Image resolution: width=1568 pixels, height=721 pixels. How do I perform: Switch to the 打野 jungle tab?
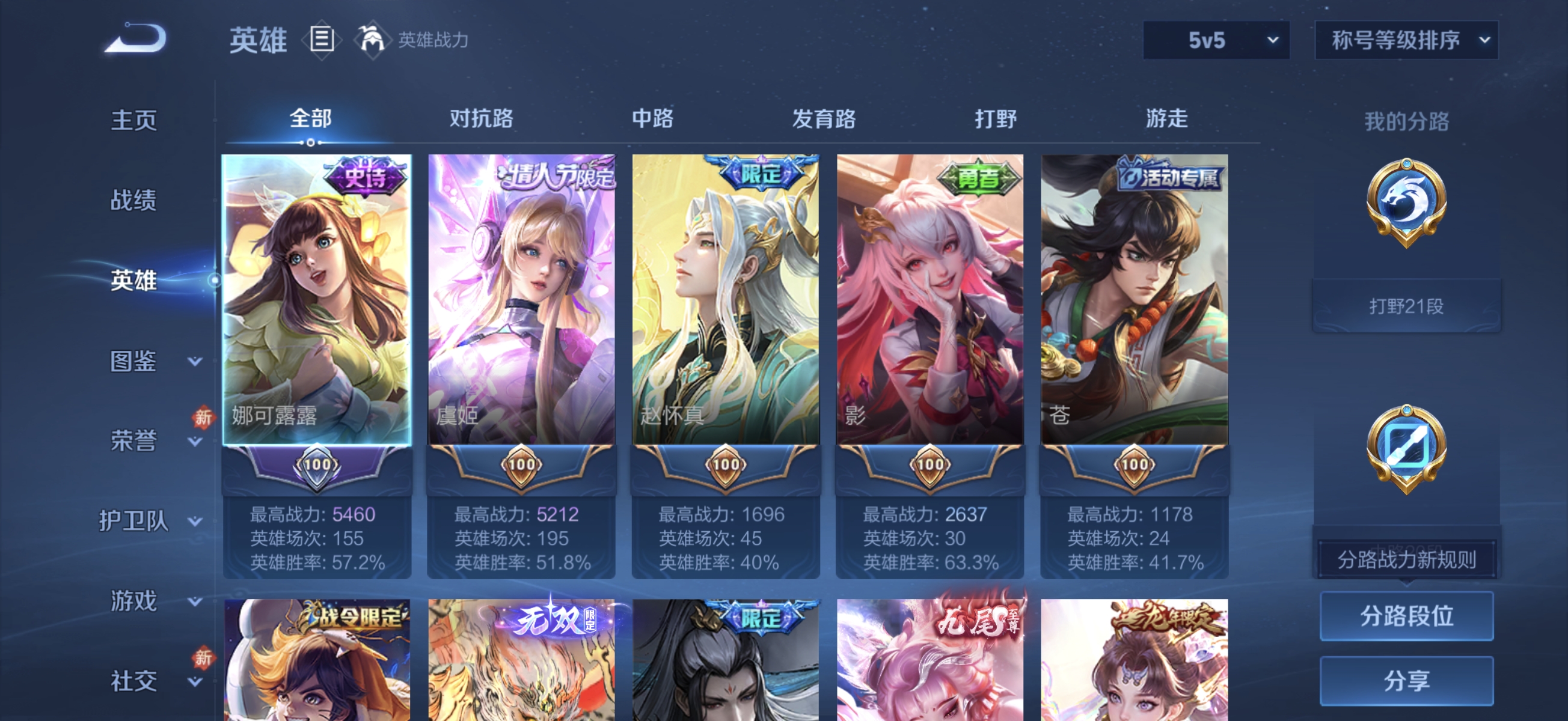994,119
